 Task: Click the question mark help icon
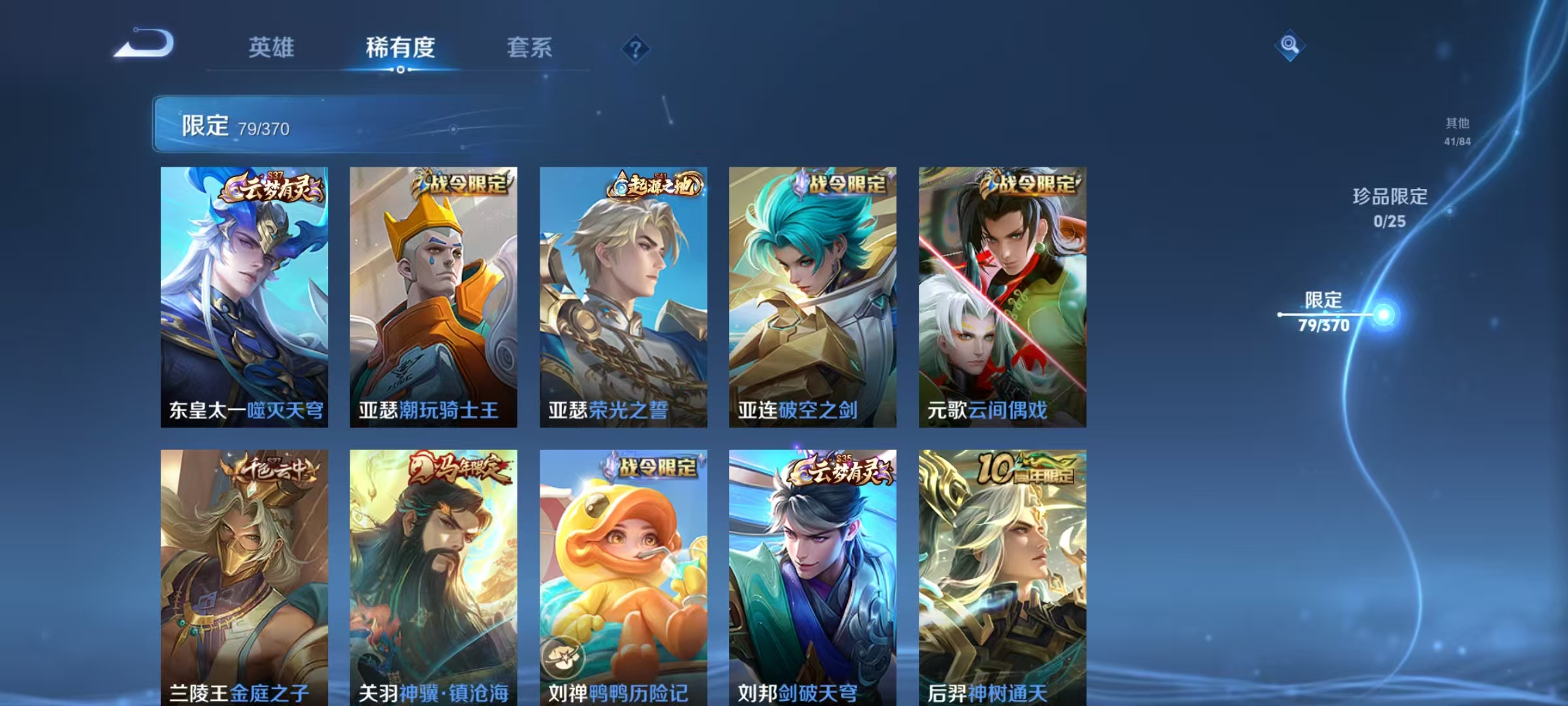tap(637, 48)
